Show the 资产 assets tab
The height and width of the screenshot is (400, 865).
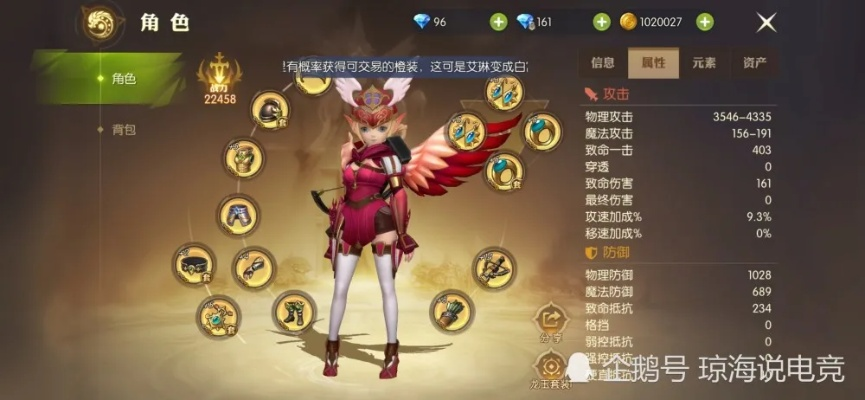pyautogui.click(x=755, y=62)
